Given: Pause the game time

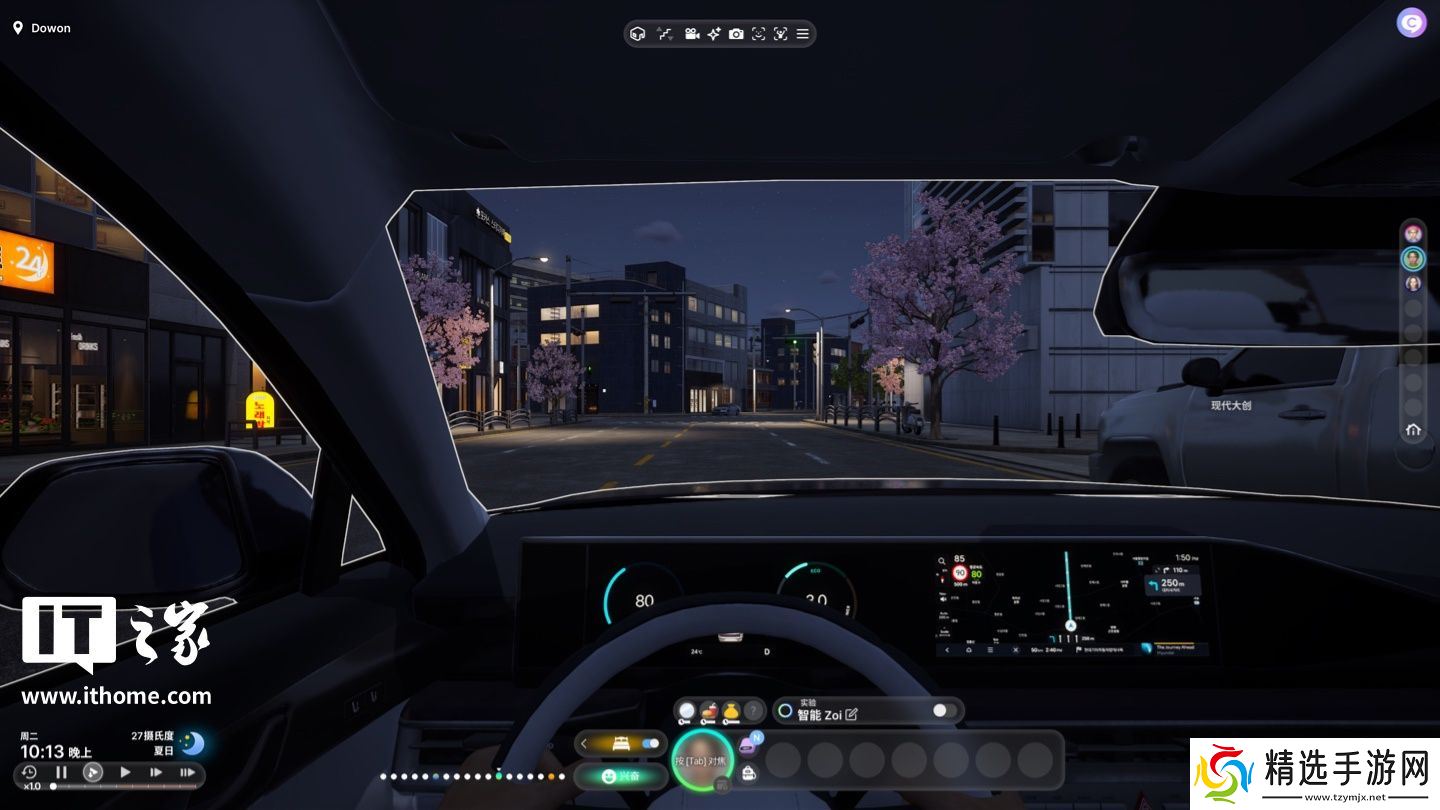Looking at the screenshot, I should pyautogui.click(x=61, y=772).
